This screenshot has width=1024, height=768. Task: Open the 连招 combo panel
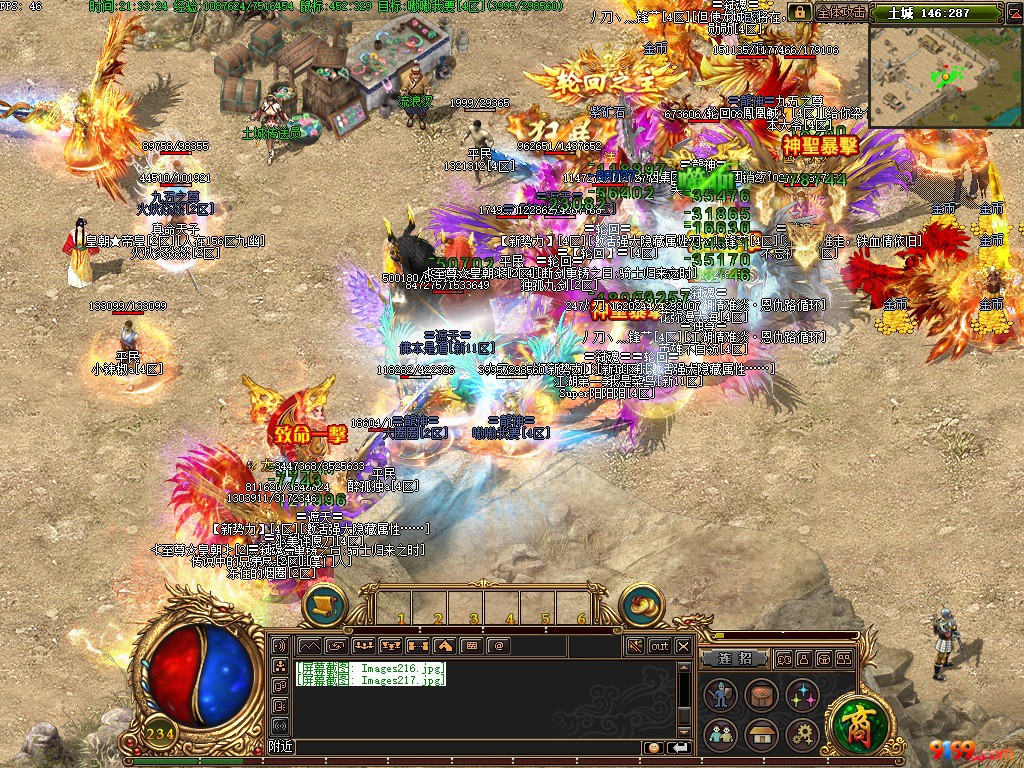(x=733, y=659)
